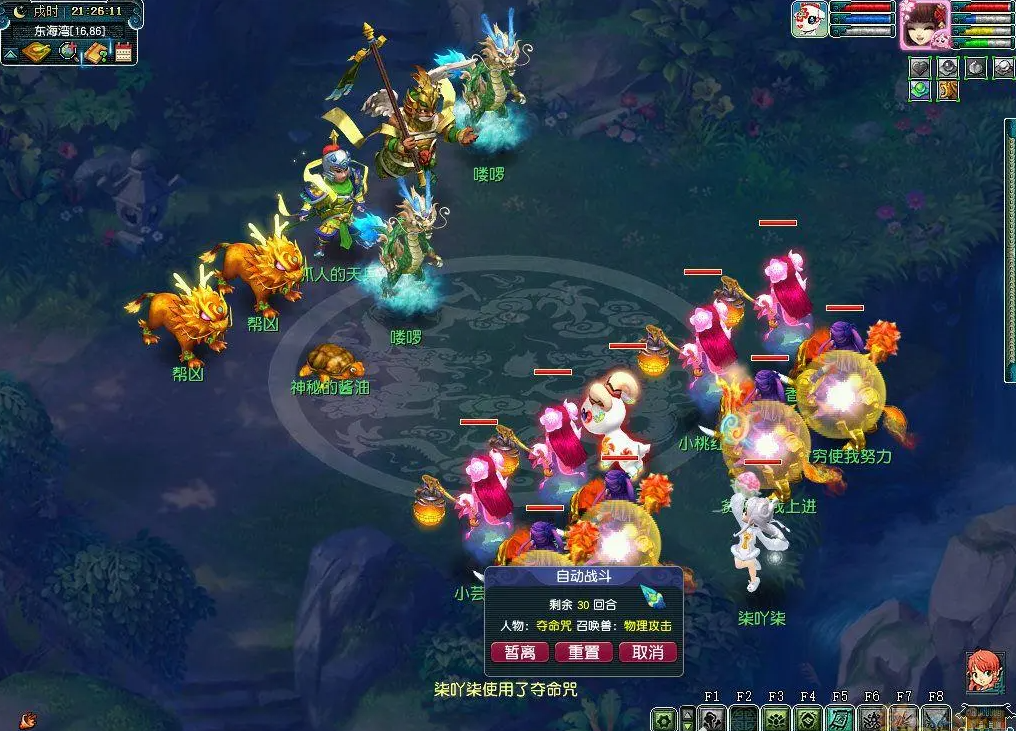Open the world map magnifier icon
Screen dimensions: 1016x731
tap(68, 52)
